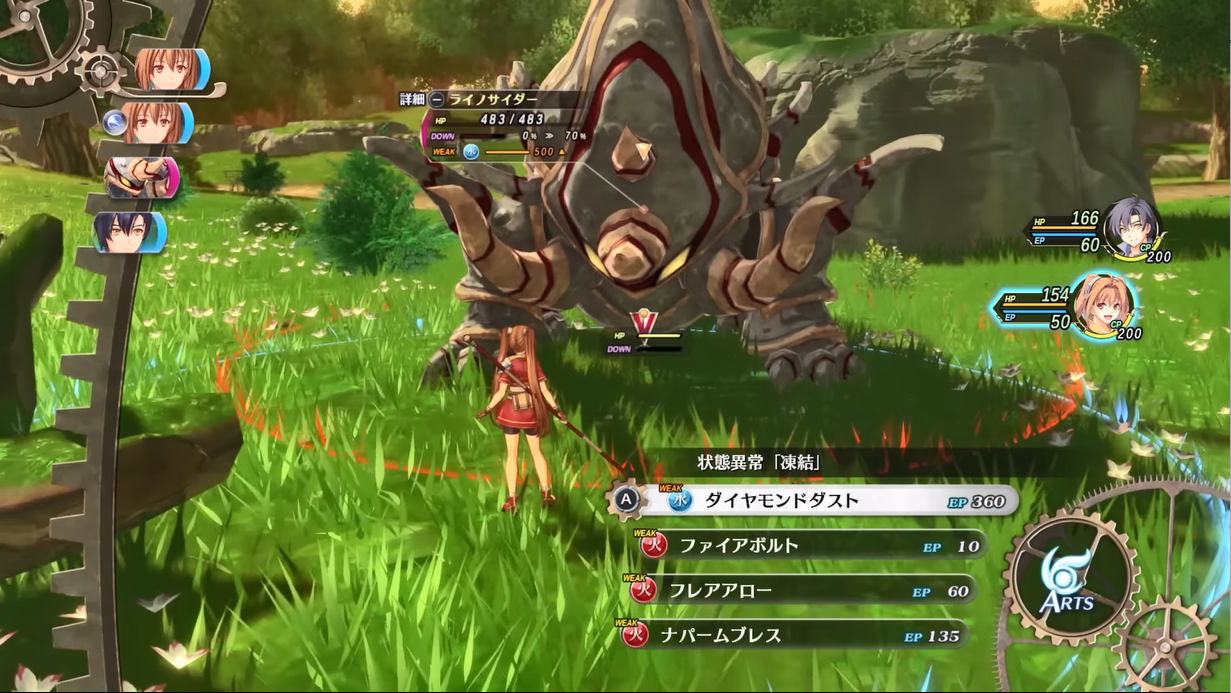
Task: Click the turn order portrait with crosshair gear
Action: tap(168, 70)
